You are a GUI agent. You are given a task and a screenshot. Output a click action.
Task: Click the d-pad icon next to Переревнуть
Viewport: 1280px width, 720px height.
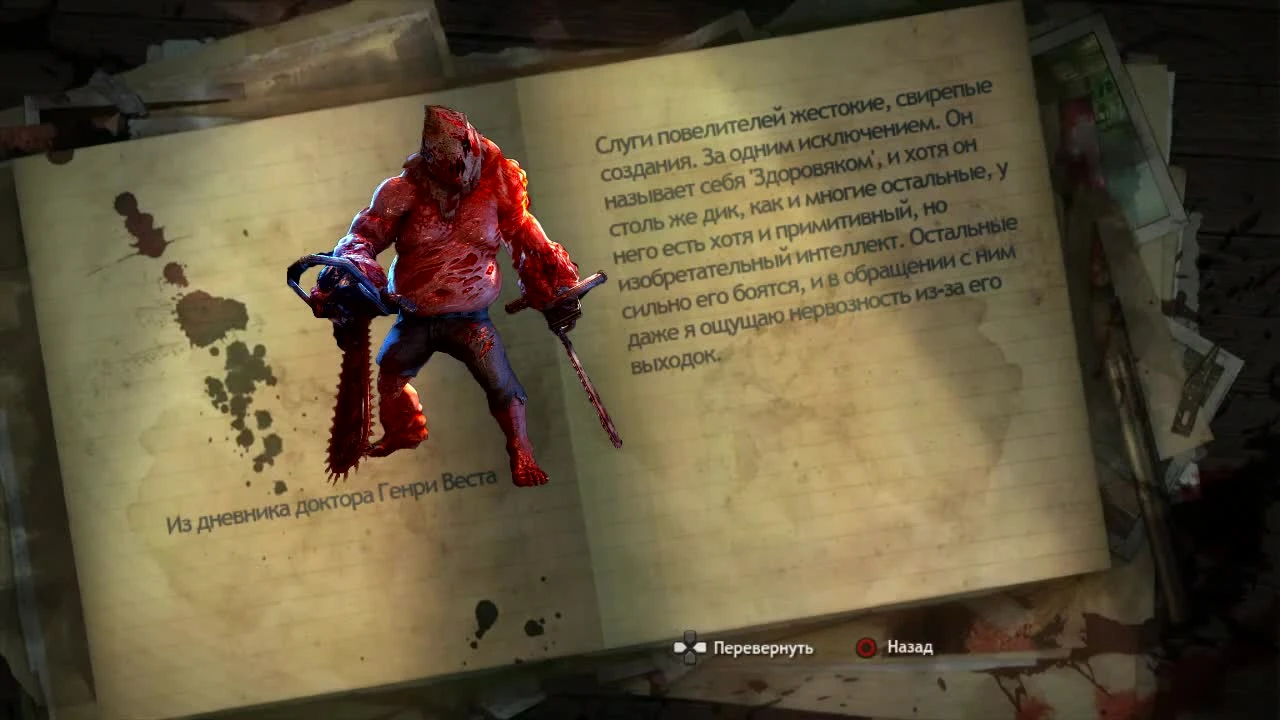click(x=690, y=648)
